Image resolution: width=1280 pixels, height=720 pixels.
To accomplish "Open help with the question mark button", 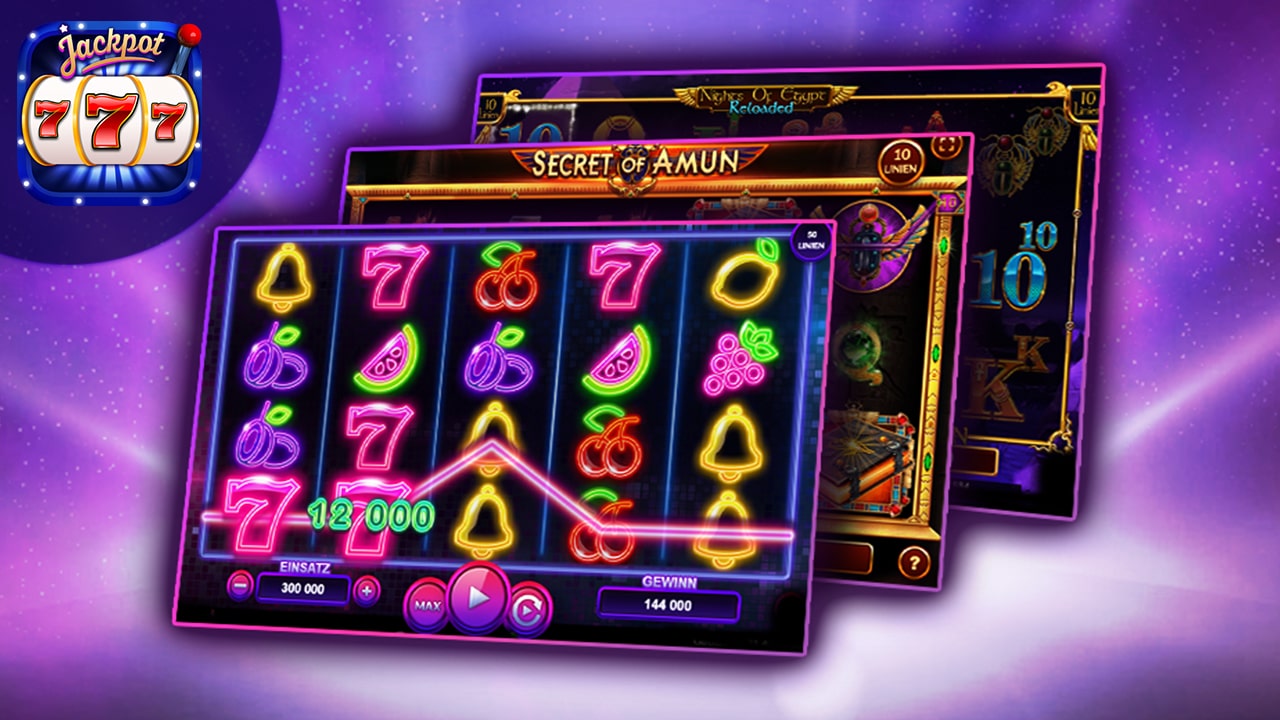I will coord(913,563).
